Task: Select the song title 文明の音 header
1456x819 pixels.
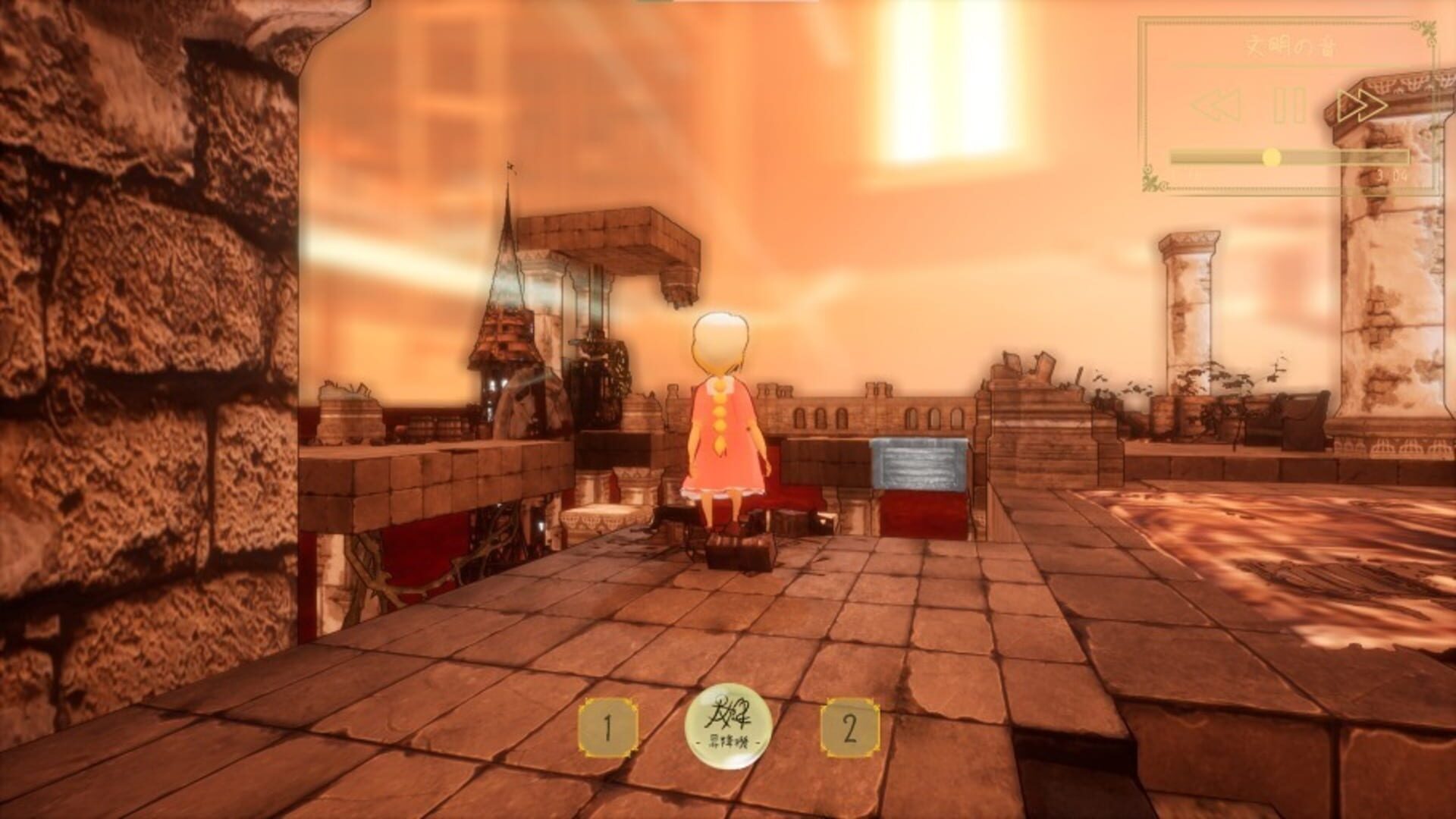Action: pyautogui.click(x=1291, y=47)
